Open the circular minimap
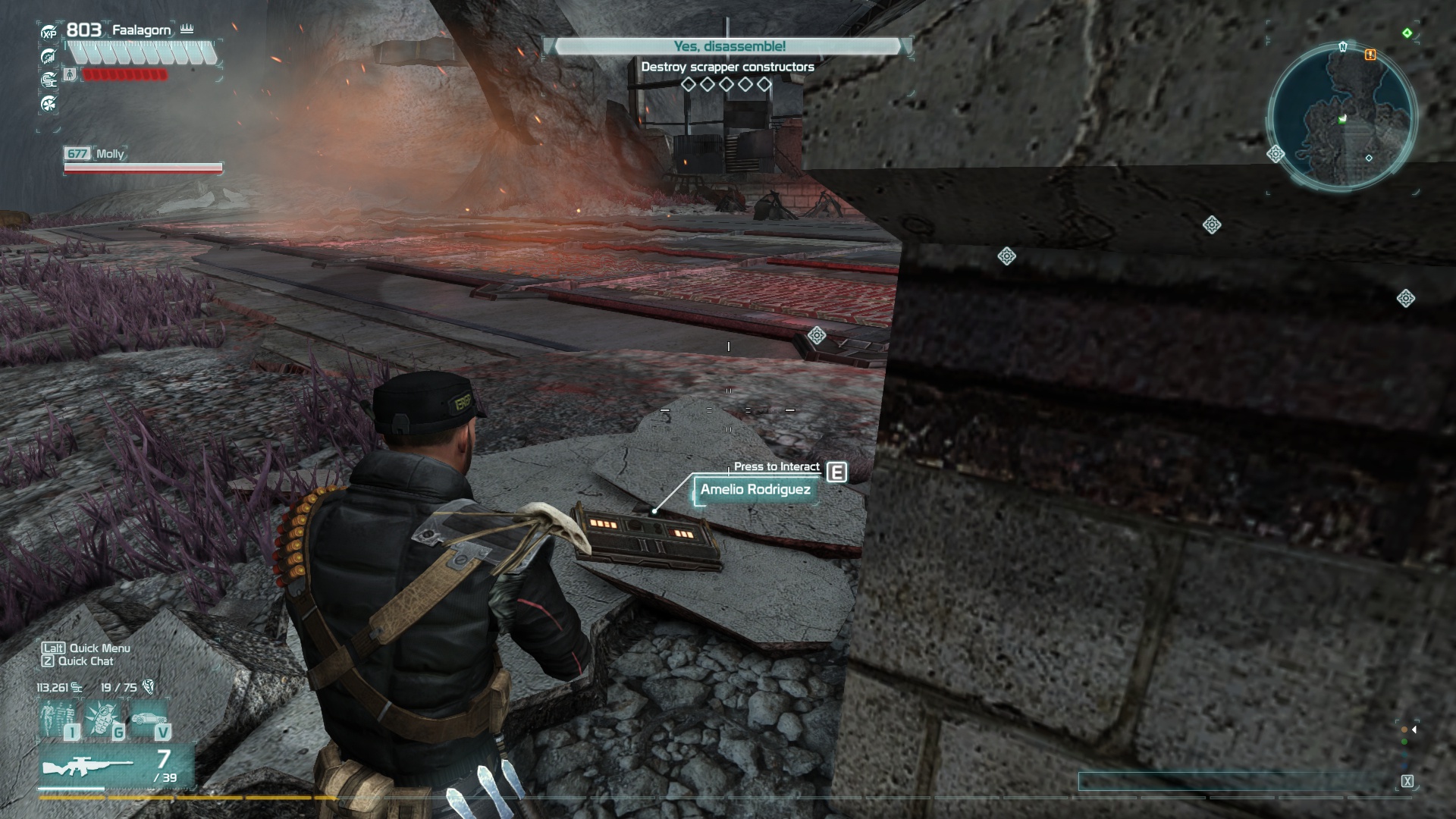The image size is (1456, 819). coord(1341,116)
